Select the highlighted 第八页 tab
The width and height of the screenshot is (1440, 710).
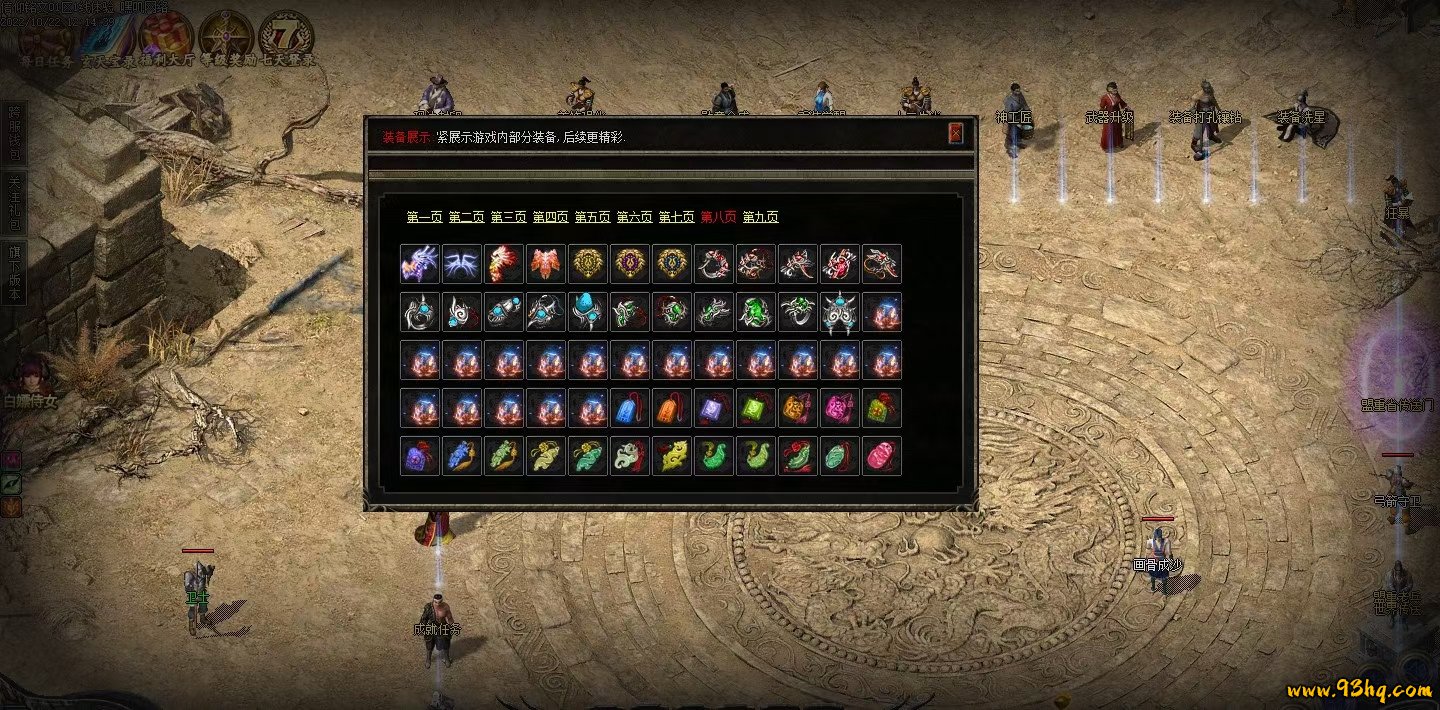pyautogui.click(x=718, y=217)
